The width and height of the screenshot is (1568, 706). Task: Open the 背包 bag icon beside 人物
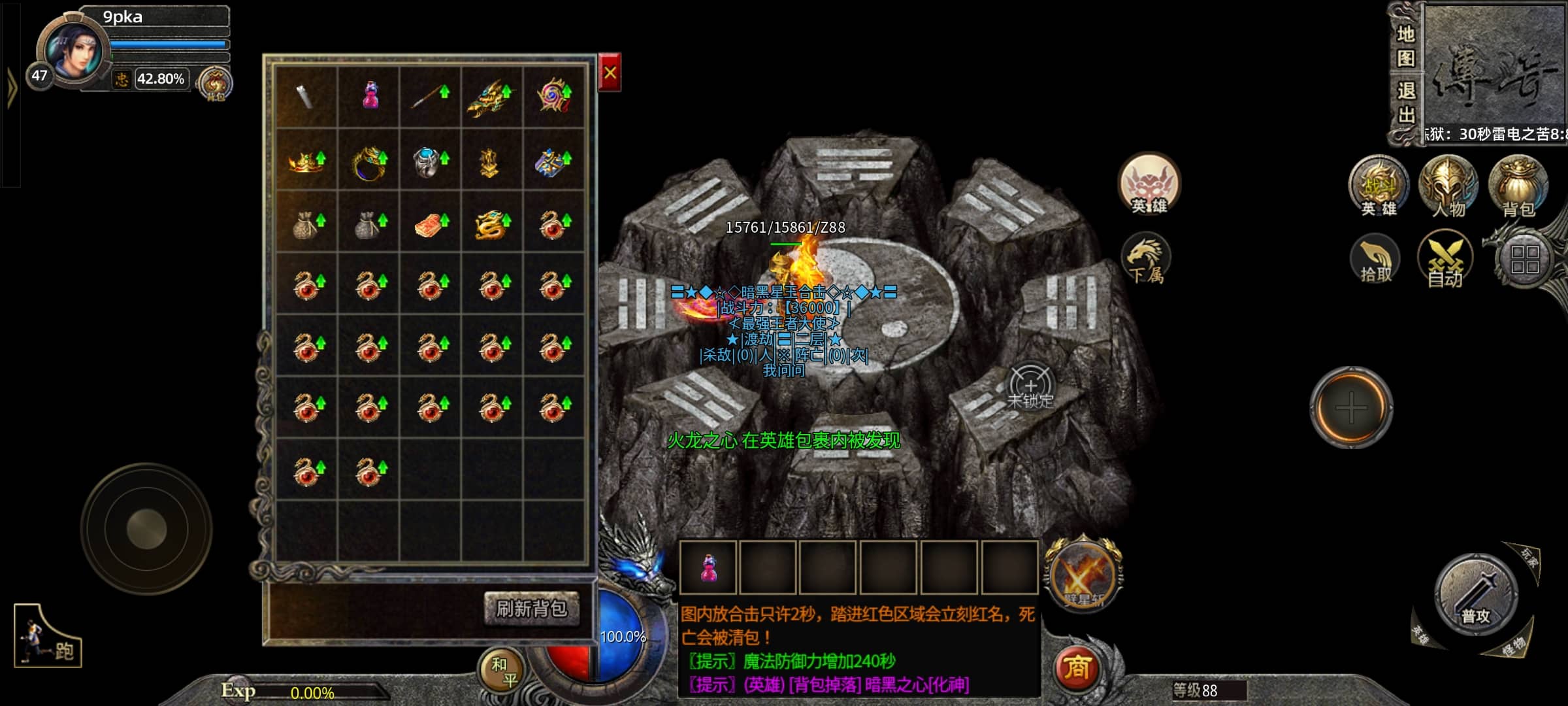click(1518, 186)
